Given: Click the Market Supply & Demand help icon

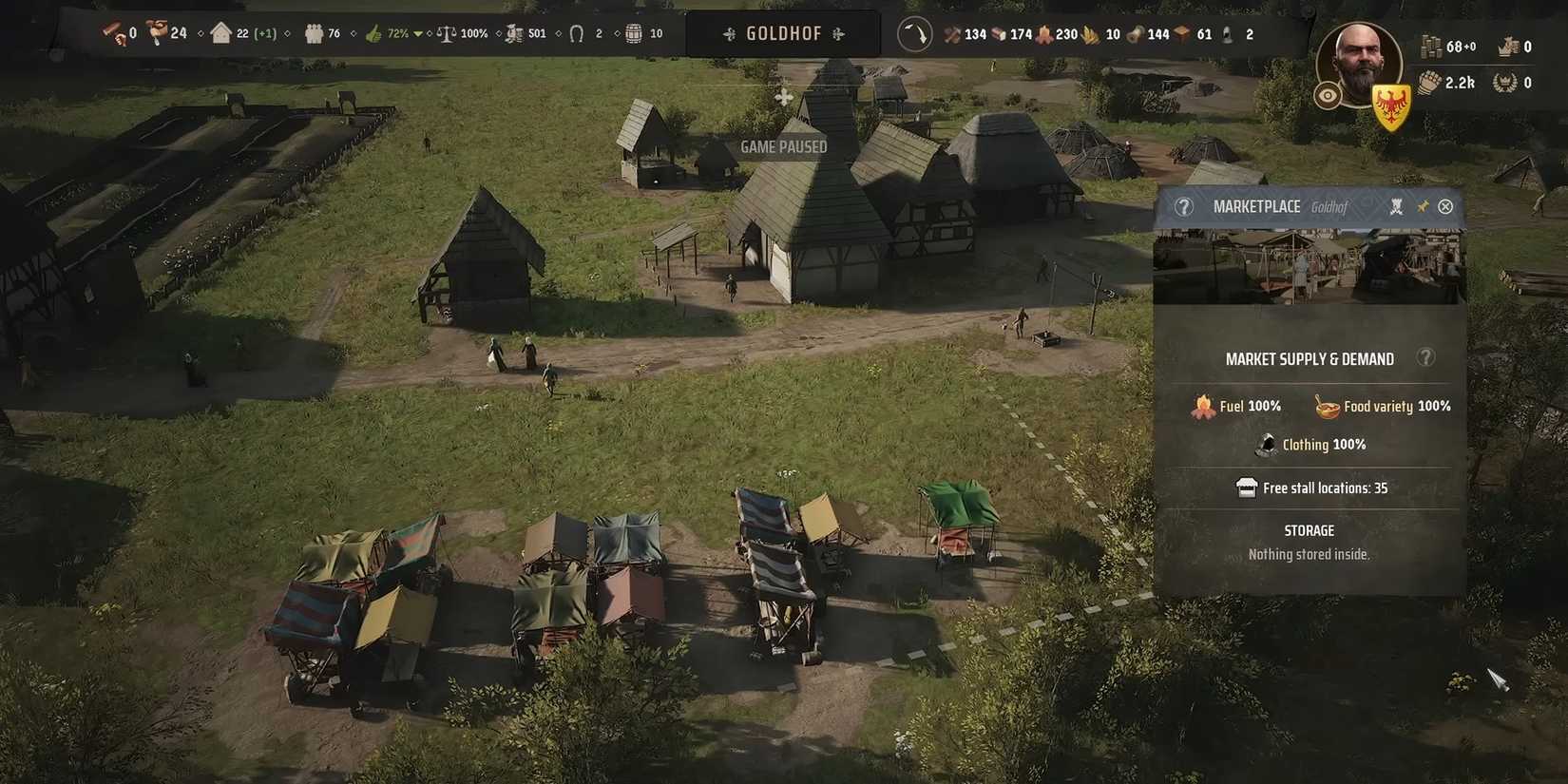Looking at the screenshot, I should pos(1425,358).
